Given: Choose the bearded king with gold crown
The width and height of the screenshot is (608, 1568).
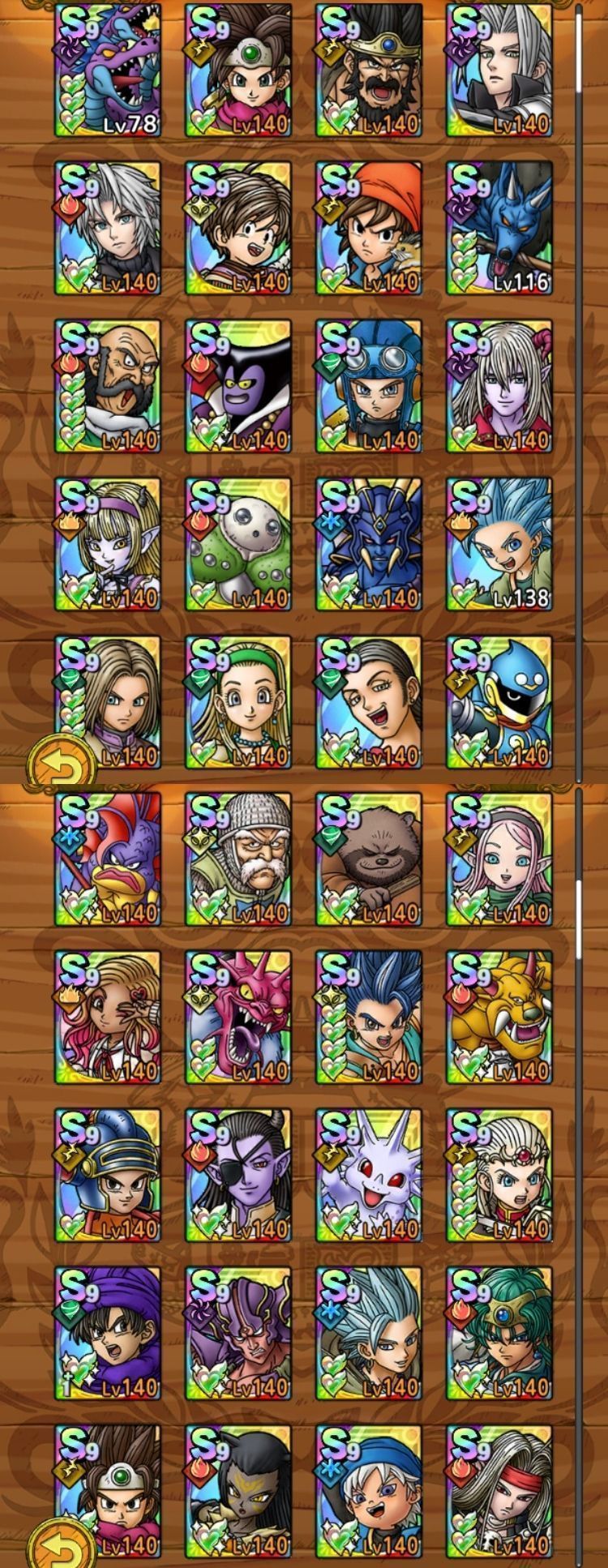Looking at the screenshot, I should tap(369, 71).
